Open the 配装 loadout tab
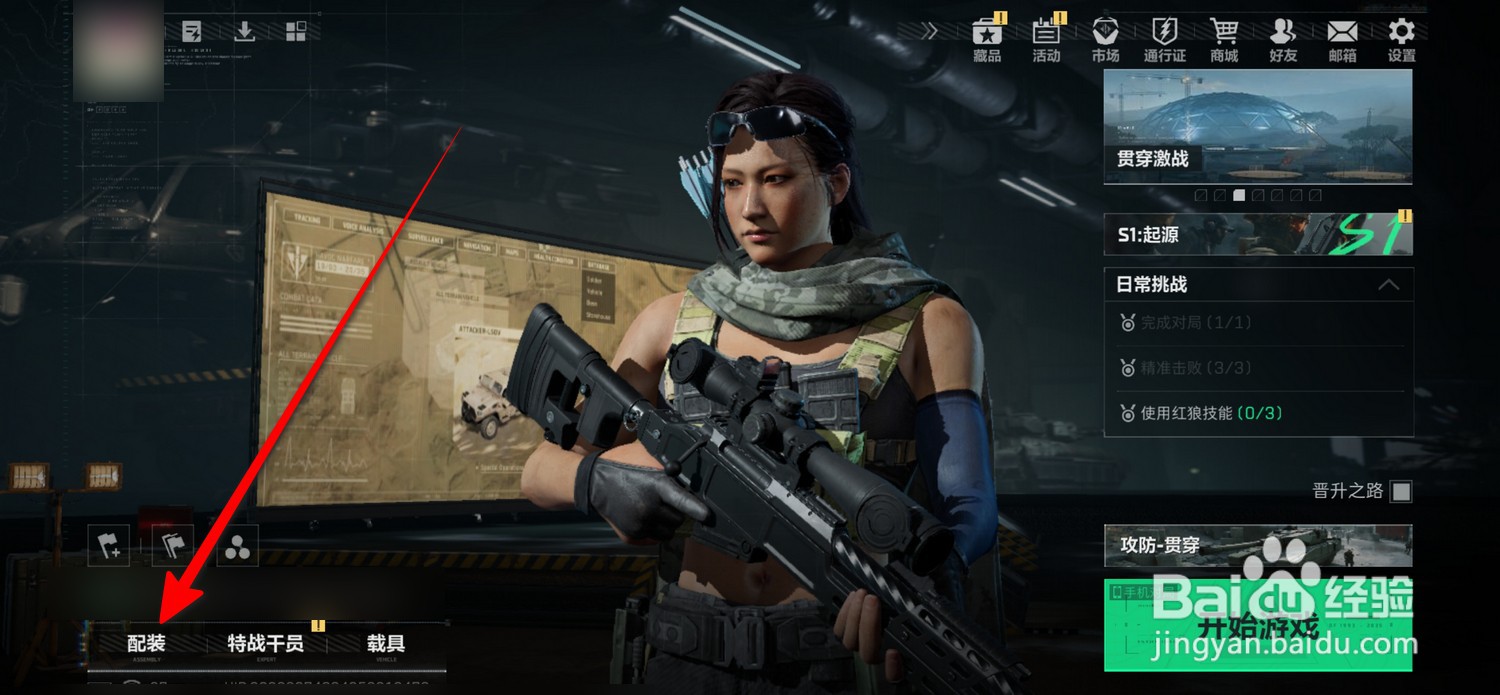Viewport: 1500px width, 695px height. pyautogui.click(x=146, y=644)
